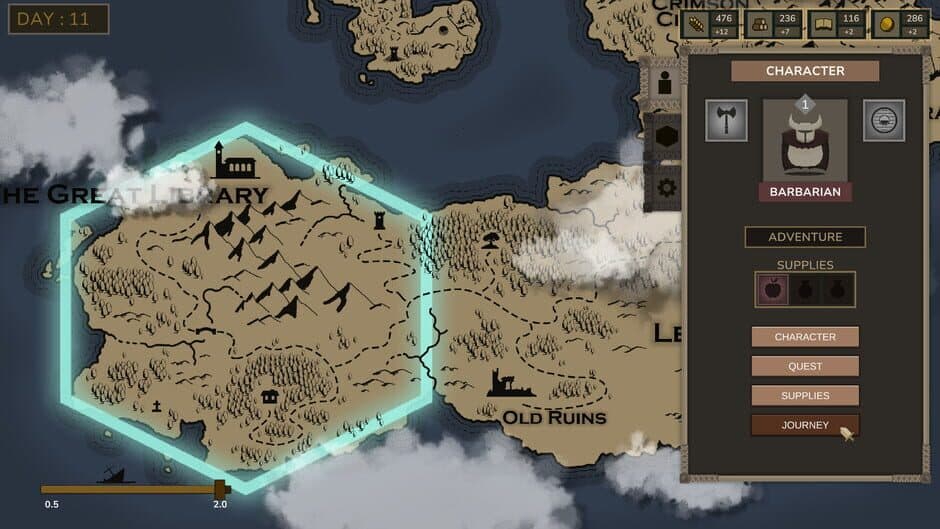Click the zoom slider handle
This screenshot has height=529, width=940.
[x=220, y=489]
